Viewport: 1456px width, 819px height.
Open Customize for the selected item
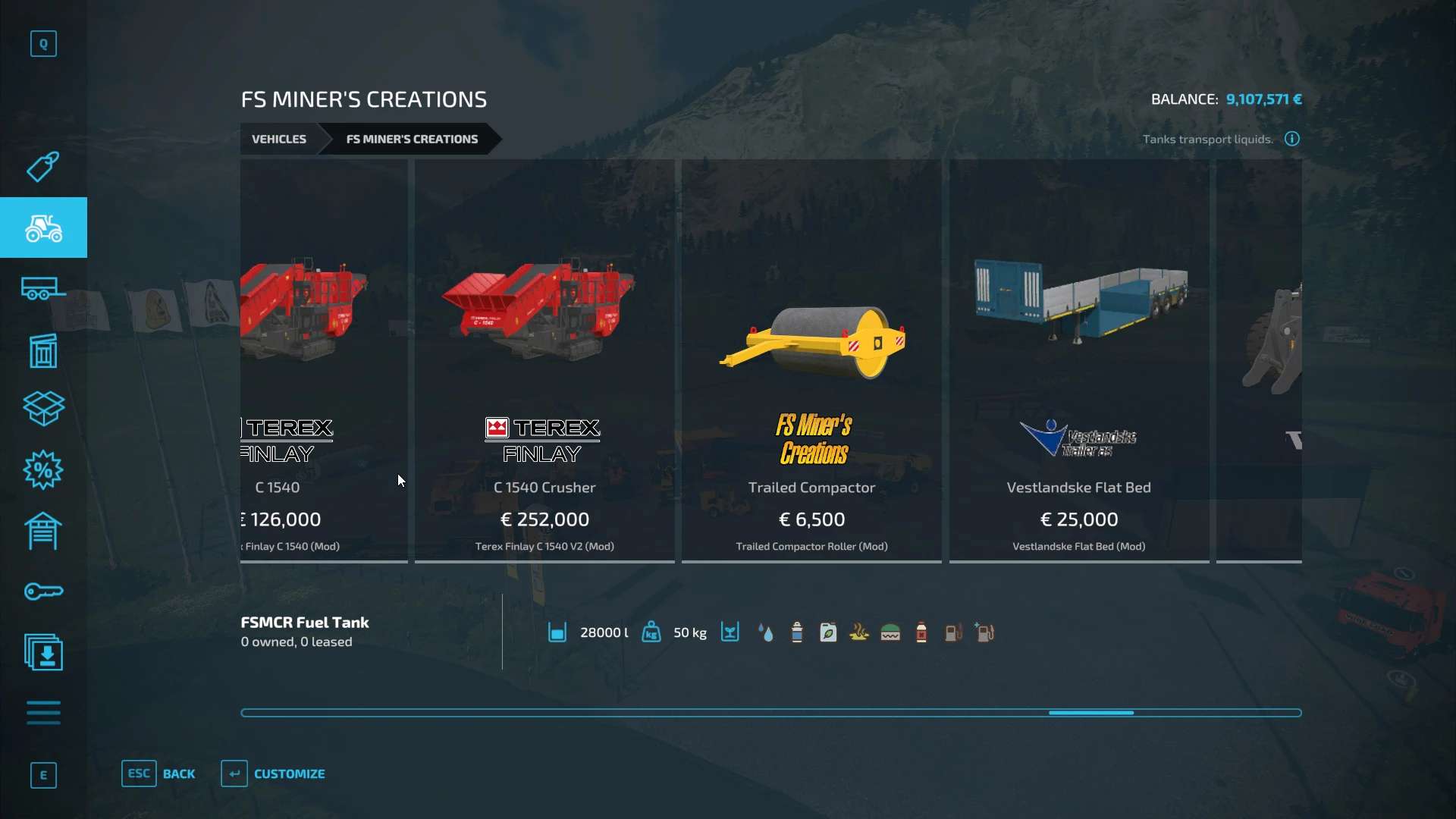[273, 773]
